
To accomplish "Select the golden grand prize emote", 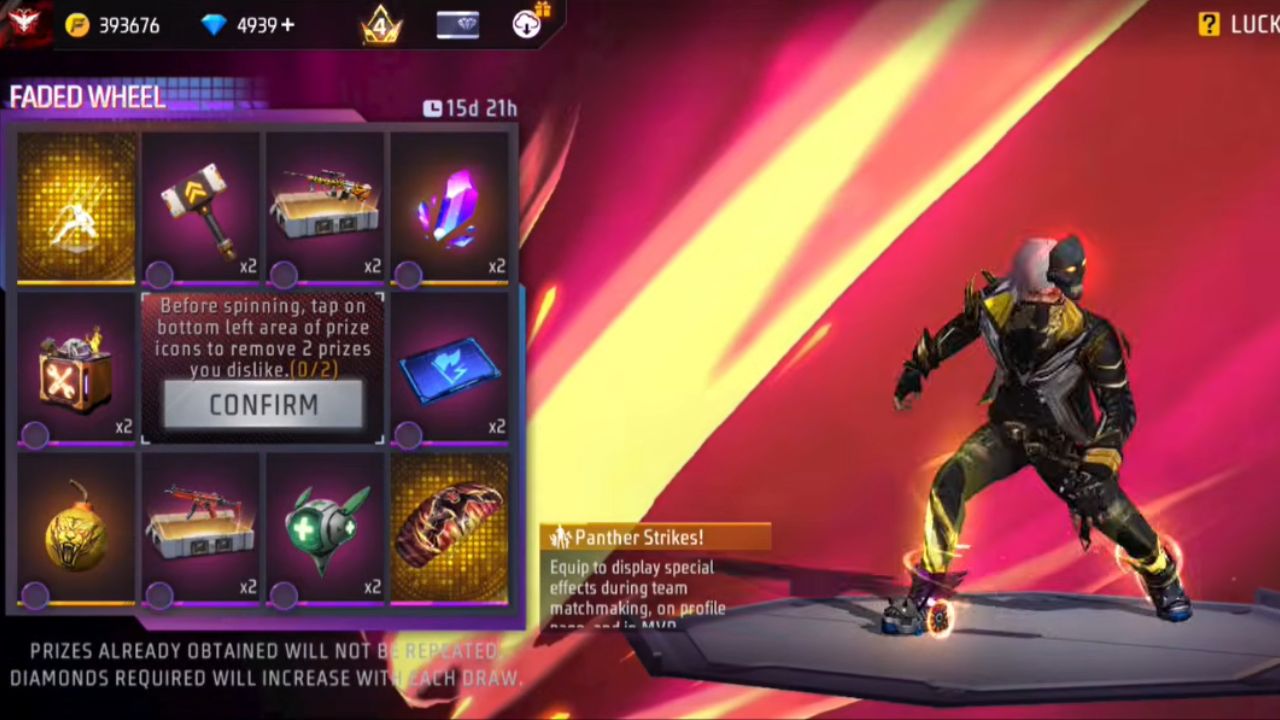I will [x=77, y=205].
